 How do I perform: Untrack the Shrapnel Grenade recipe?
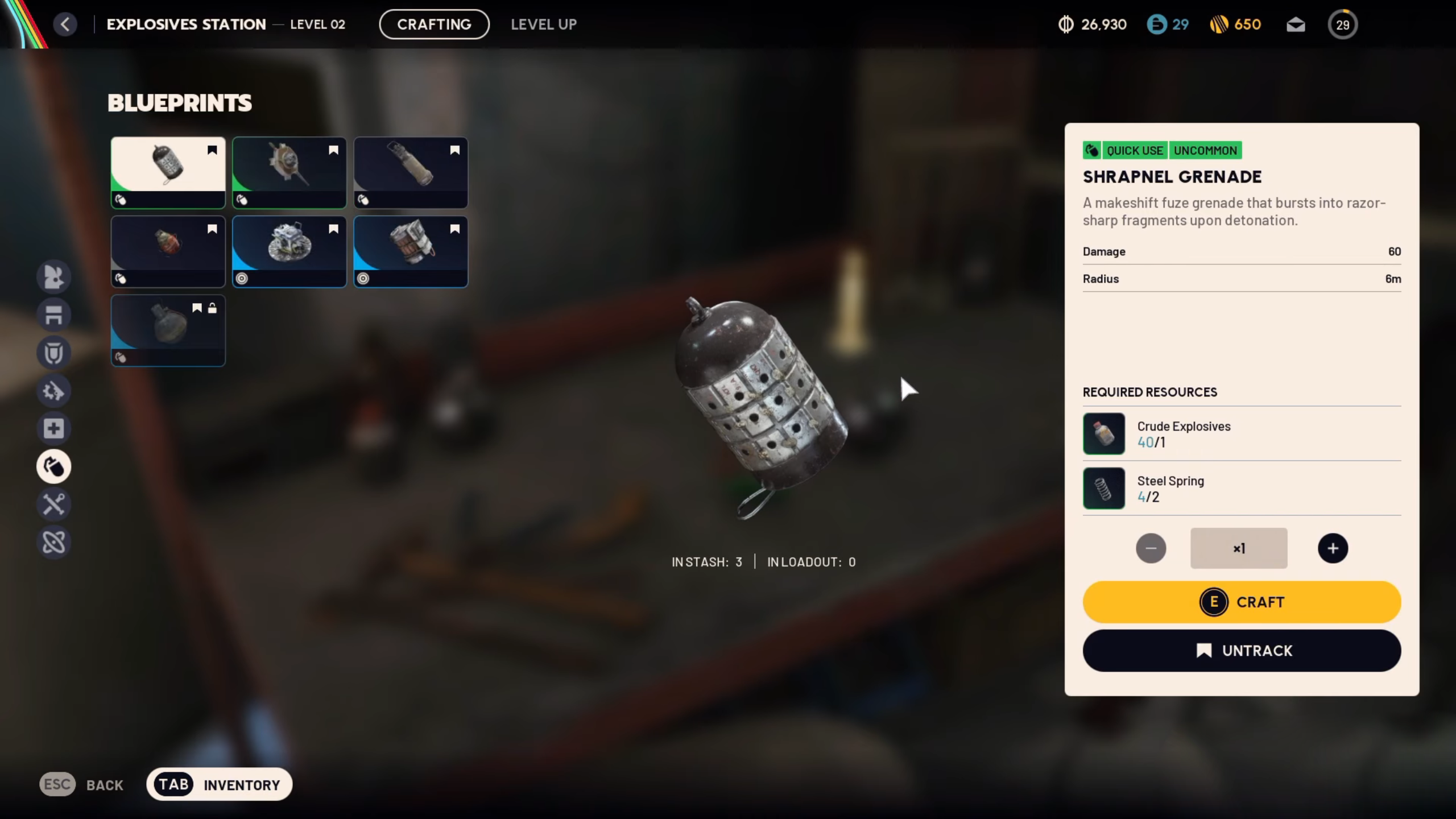1242,650
